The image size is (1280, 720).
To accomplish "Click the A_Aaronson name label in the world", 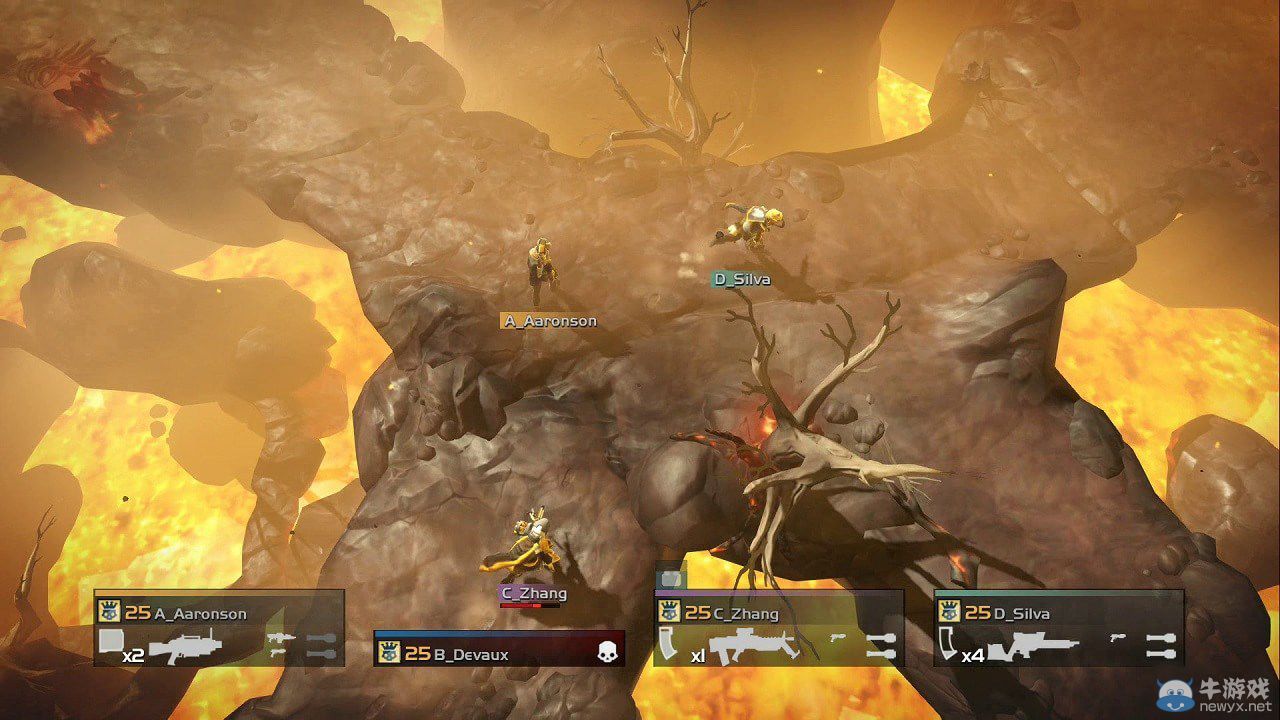I will tap(548, 320).
